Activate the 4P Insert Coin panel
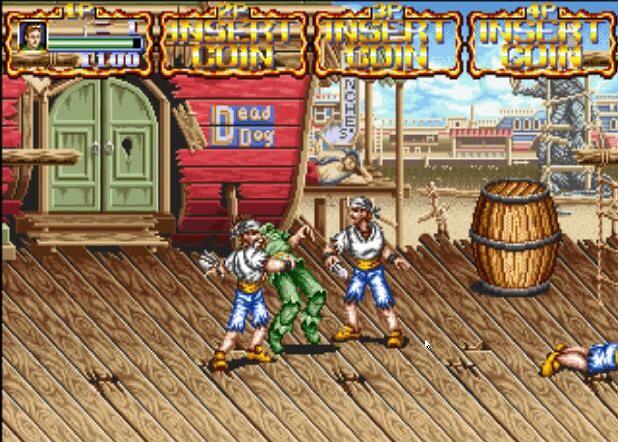618x442 pixels. click(x=542, y=43)
